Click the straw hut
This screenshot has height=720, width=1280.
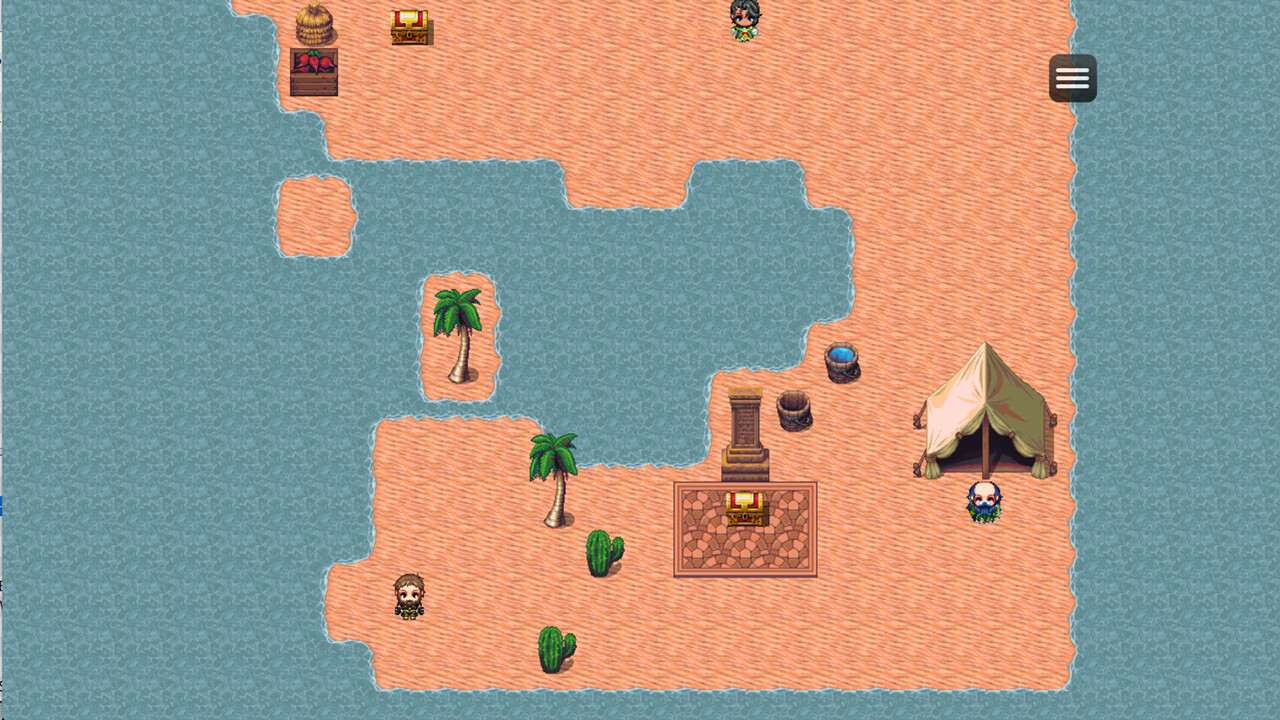tap(316, 25)
